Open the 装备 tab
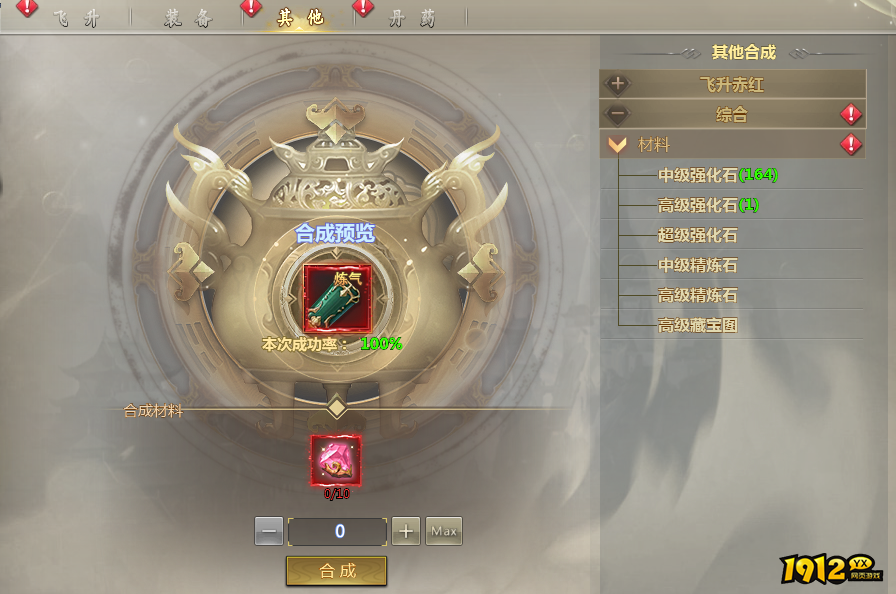 point(188,19)
